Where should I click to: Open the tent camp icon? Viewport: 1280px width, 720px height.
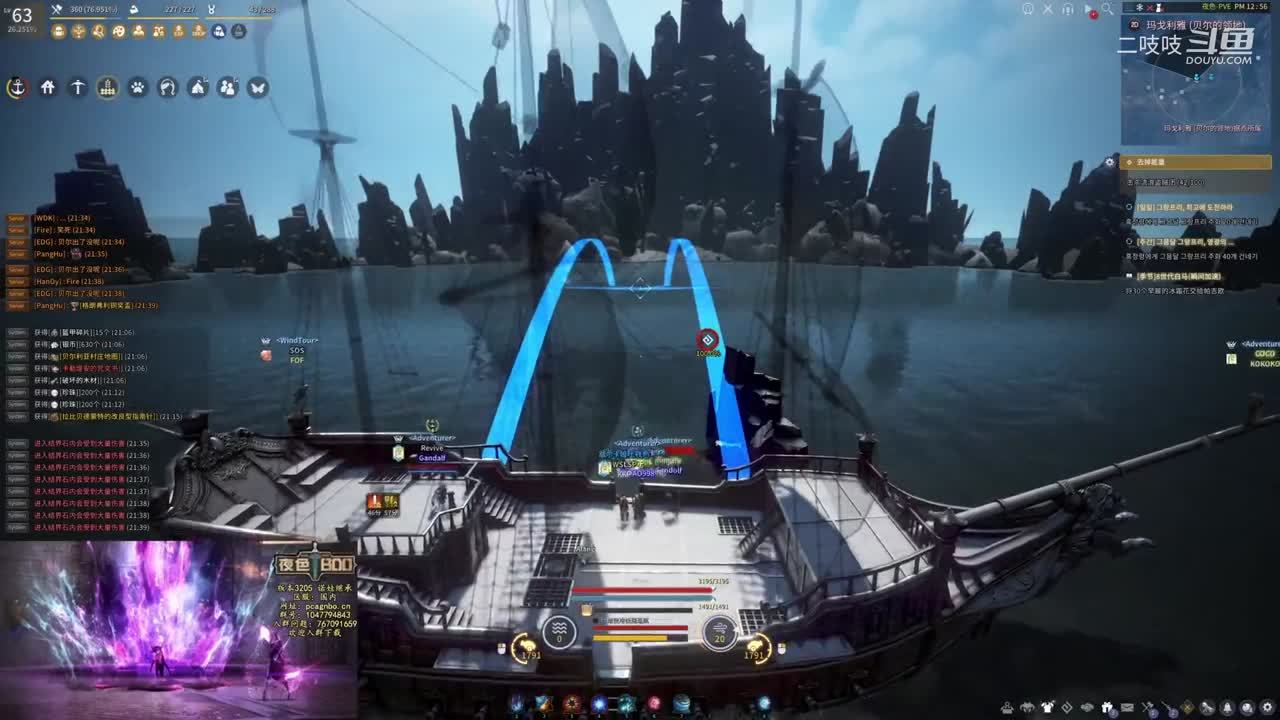pyautogui.click(x=197, y=87)
